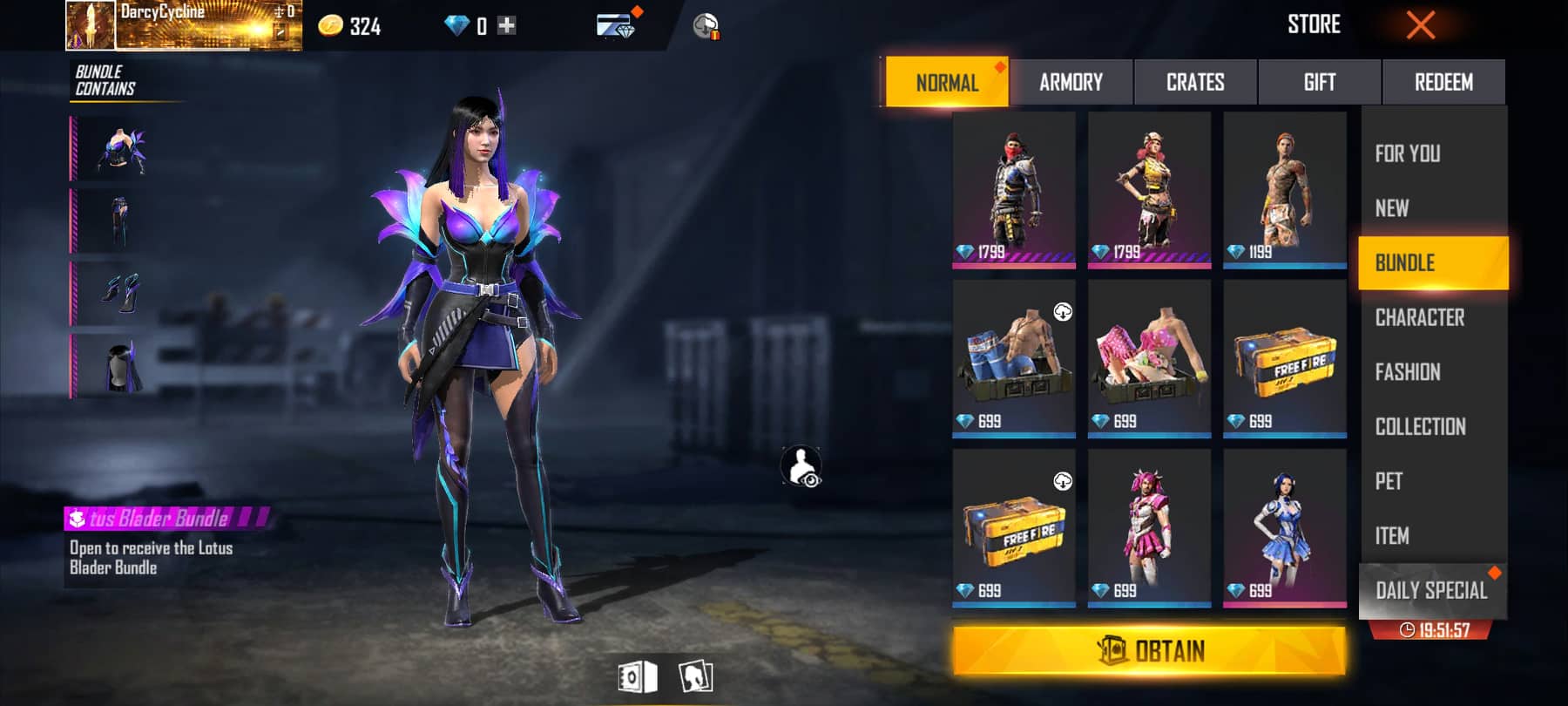Close the Store screen
Image resolution: width=1568 pixels, height=706 pixels.
1420,25
